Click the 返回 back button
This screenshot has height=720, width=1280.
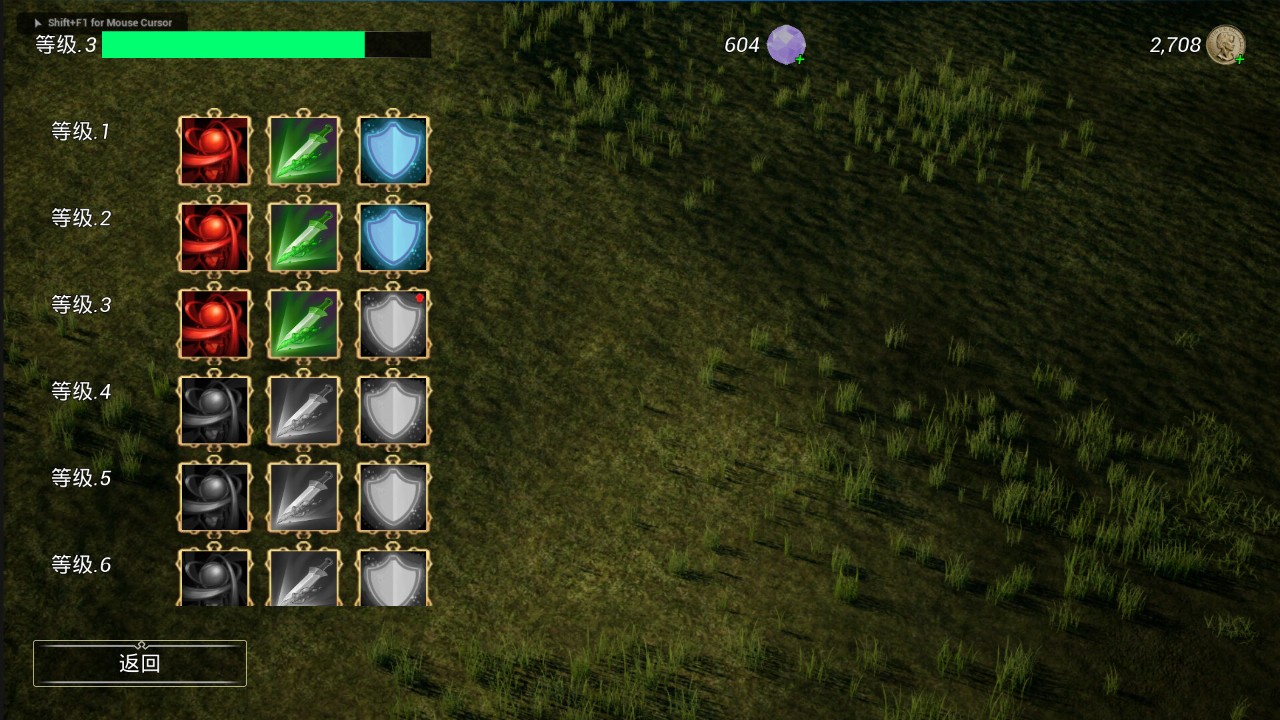pyautogui.click(x=140, y=663)
